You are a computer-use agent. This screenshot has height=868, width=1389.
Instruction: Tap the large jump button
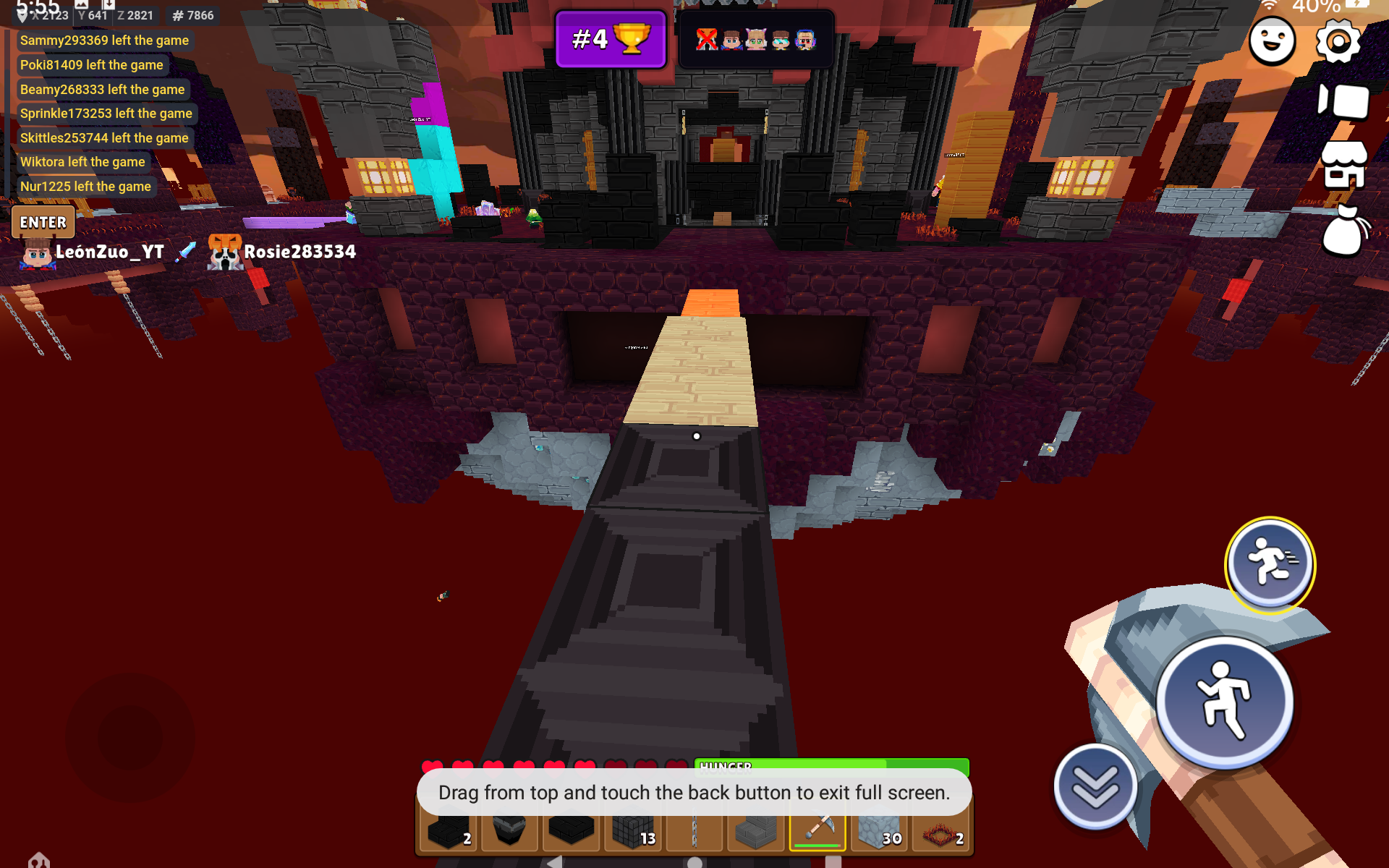(x=1224, y=701)
